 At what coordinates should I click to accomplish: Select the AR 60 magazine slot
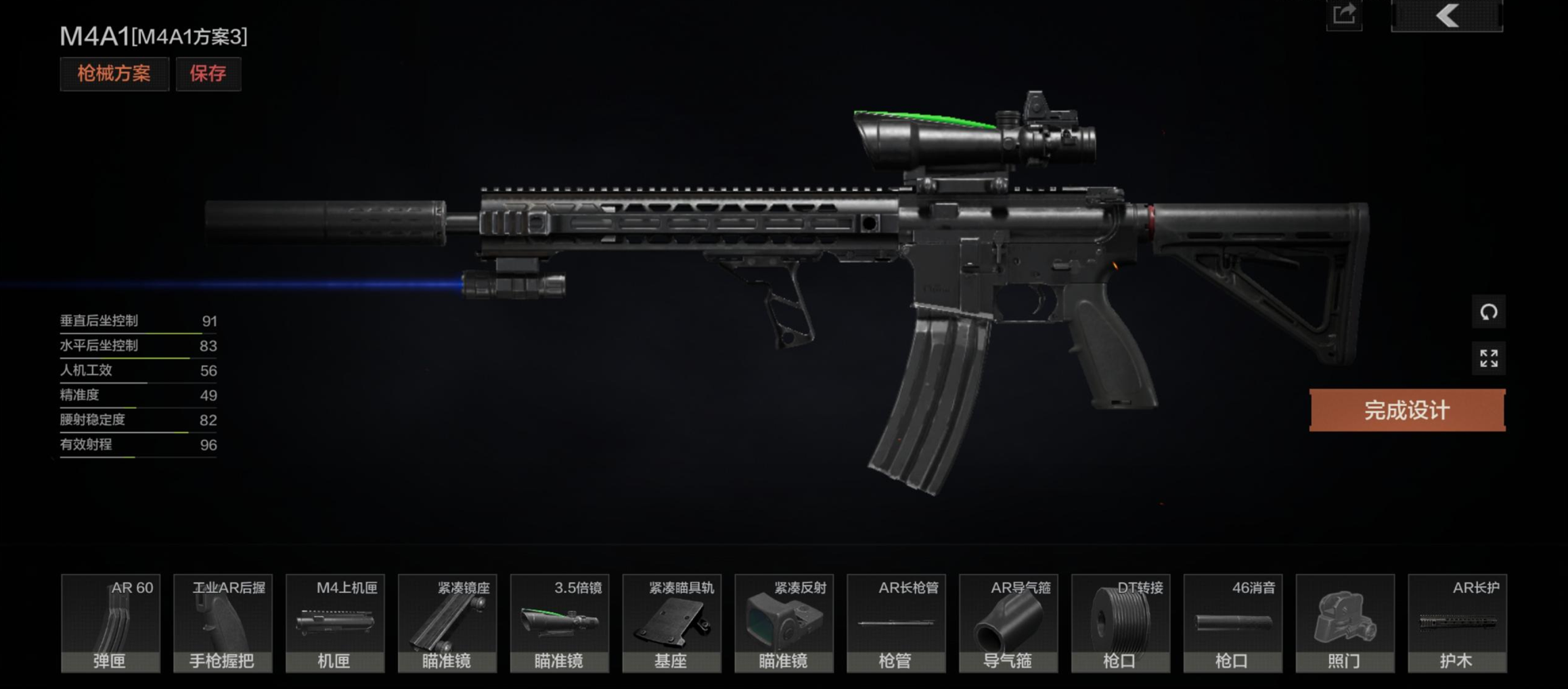[110, 623]
